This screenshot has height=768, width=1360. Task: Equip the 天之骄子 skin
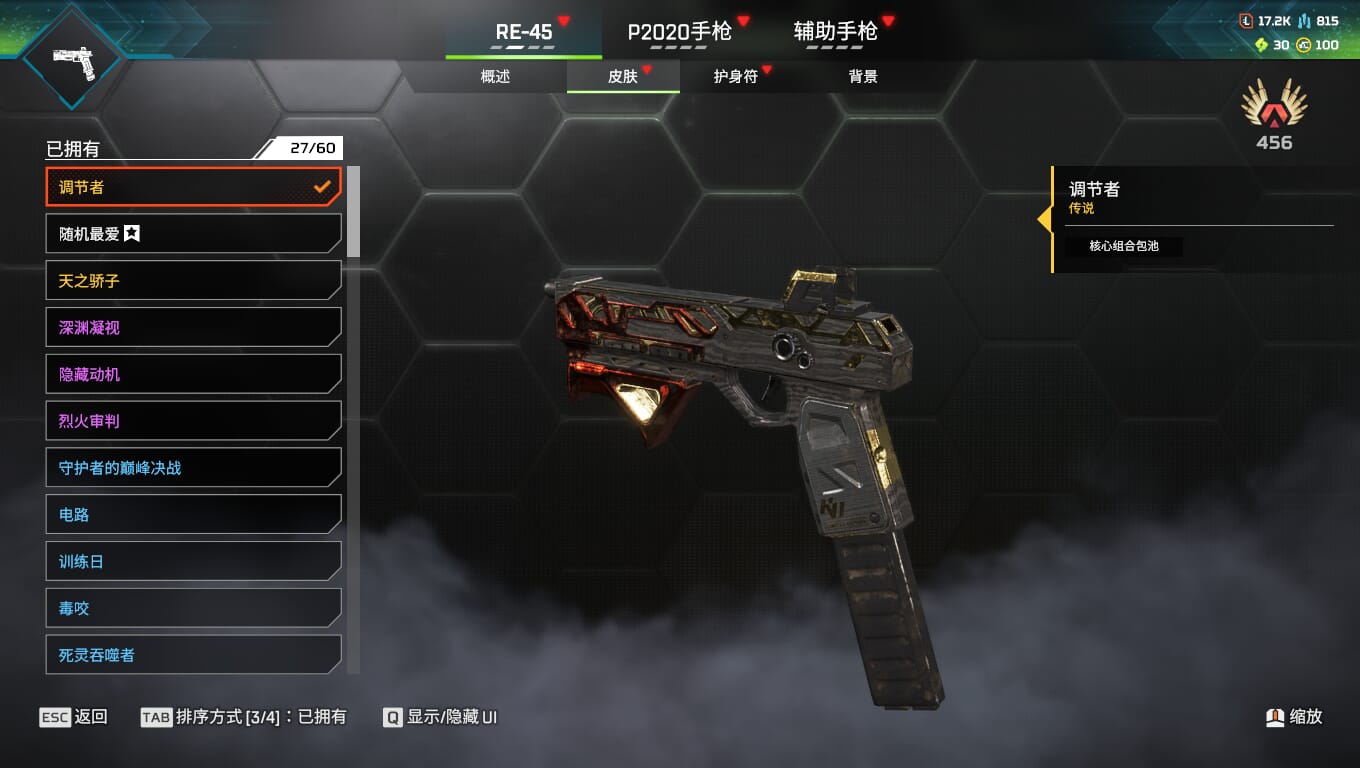pyautogui.click(x=193, y=281)
